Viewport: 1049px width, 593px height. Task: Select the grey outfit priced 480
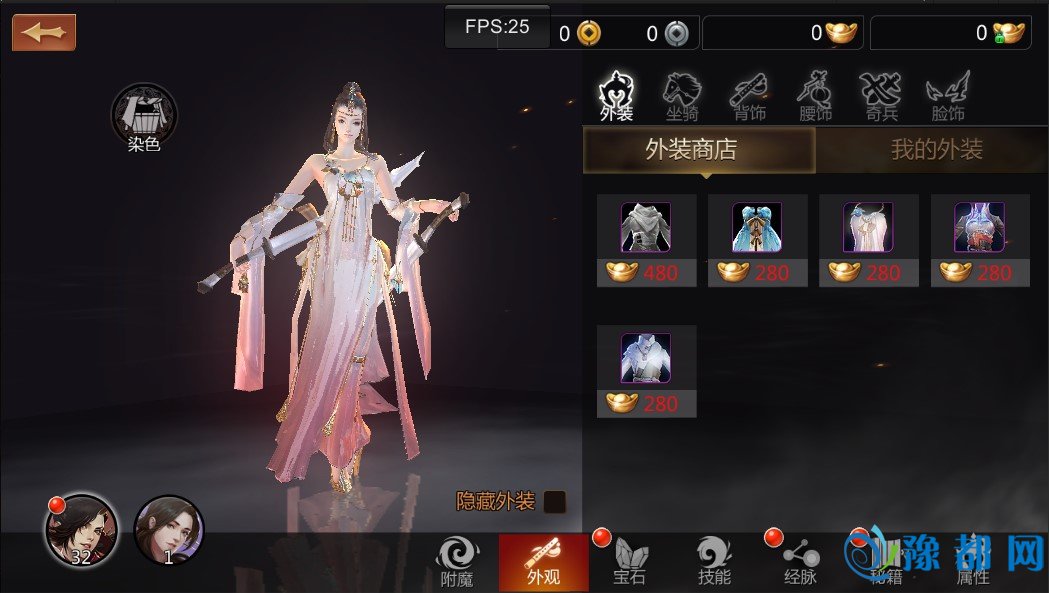pos(646,240)
